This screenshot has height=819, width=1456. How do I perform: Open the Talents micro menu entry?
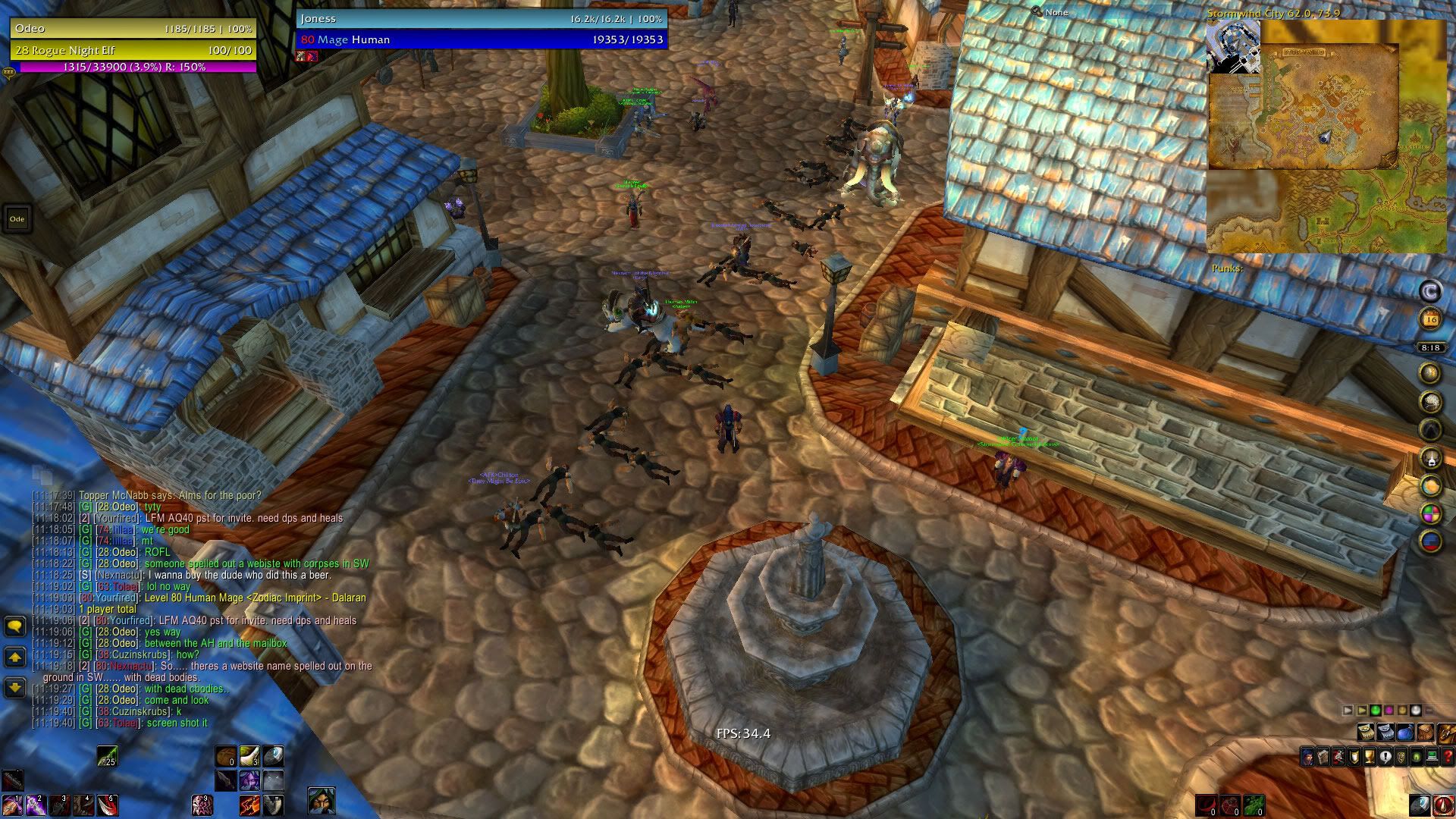pyautogui.click(x=1337, y=757)
